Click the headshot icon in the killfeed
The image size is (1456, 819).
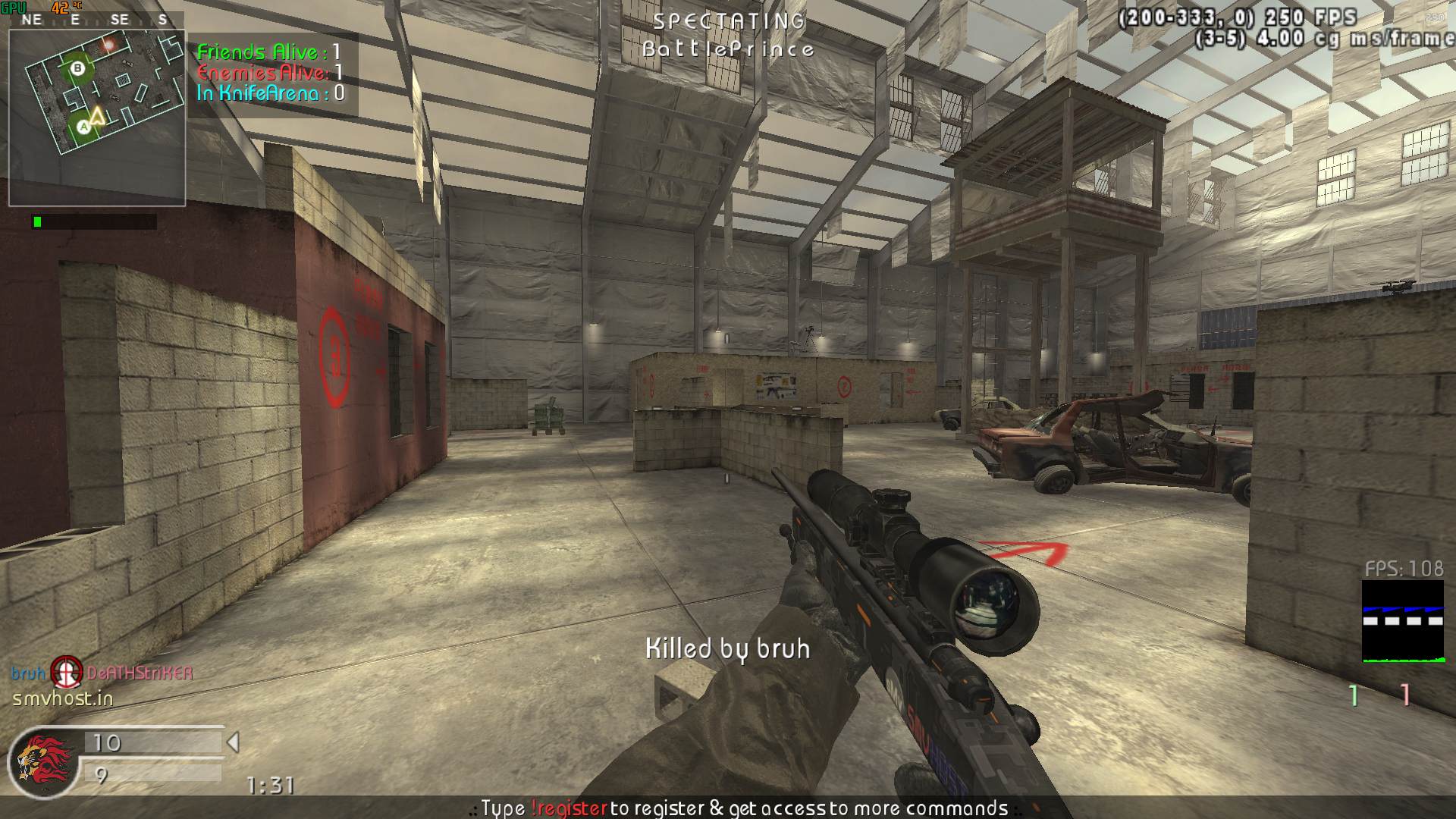[x=67, y=673]
